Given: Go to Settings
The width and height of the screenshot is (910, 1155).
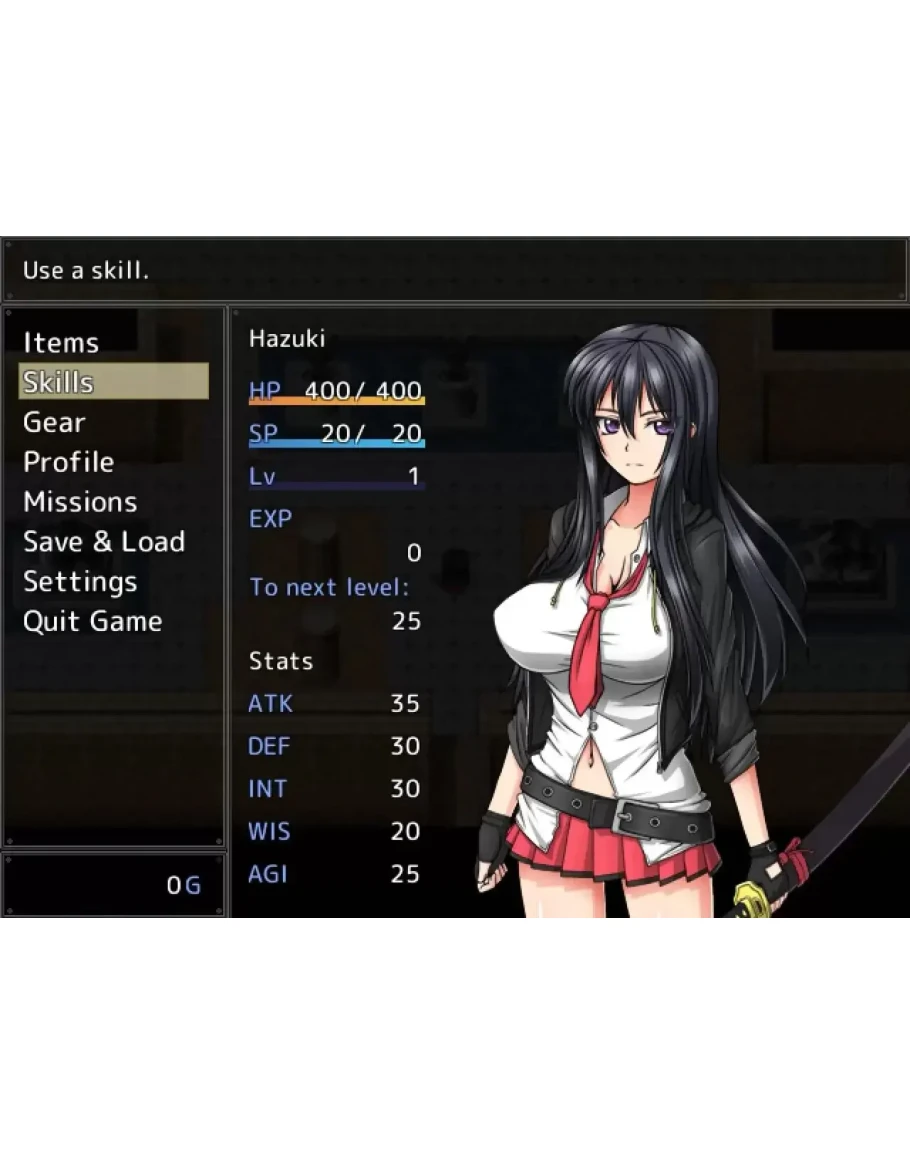Looking at the screenshot, I should click(80, 582).
